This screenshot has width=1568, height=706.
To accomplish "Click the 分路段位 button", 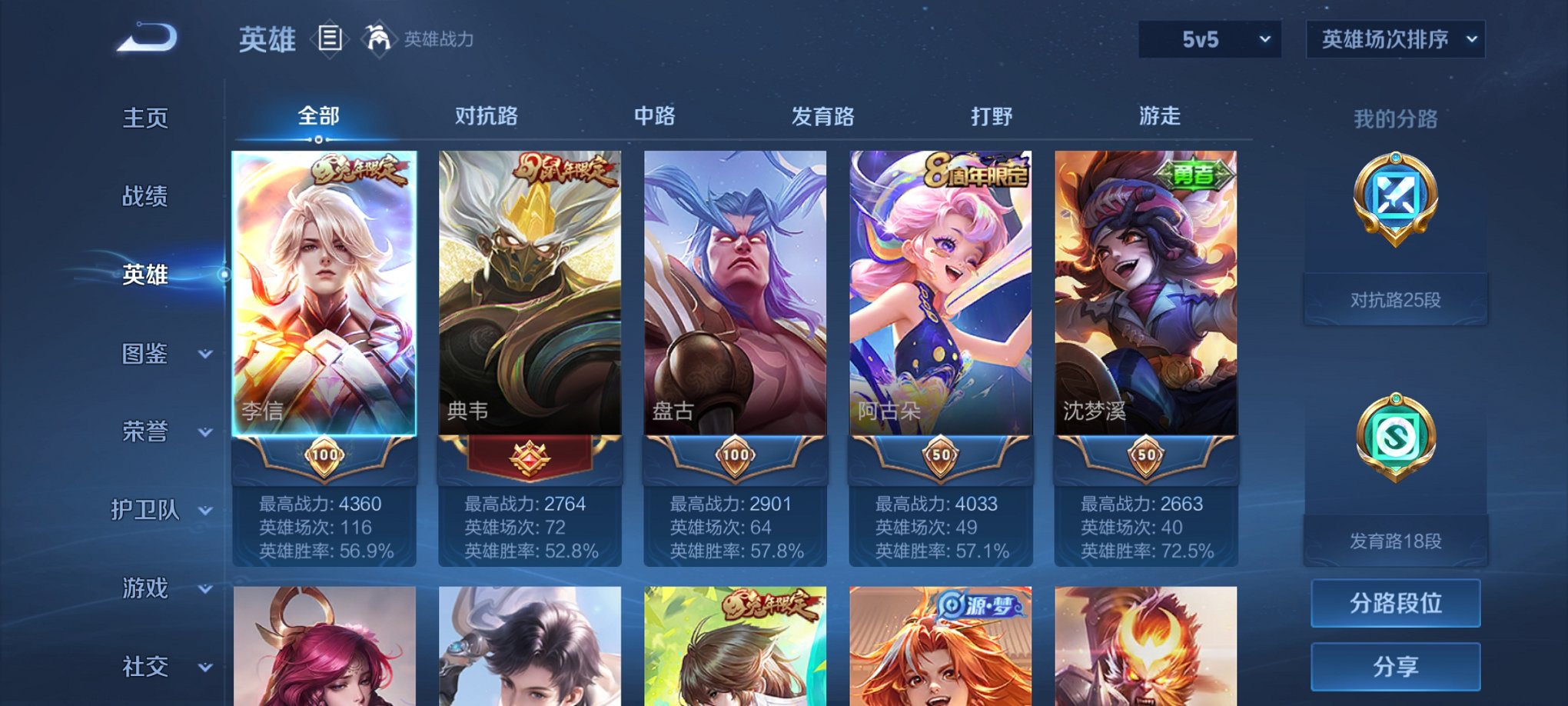I will pyautogui.click(x=1395, y=601).
